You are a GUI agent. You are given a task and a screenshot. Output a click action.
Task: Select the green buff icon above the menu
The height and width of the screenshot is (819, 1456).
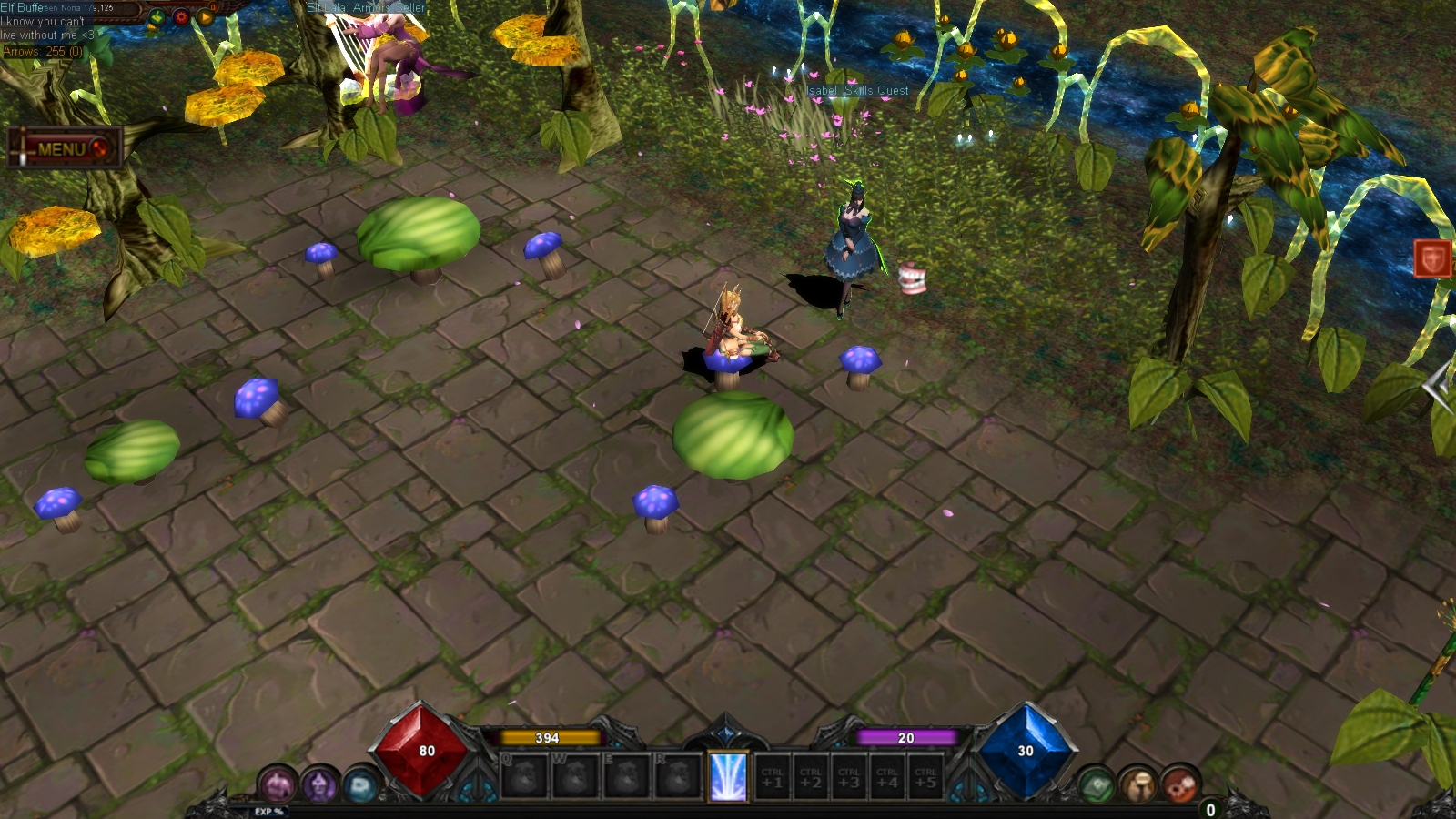[157, 18]
